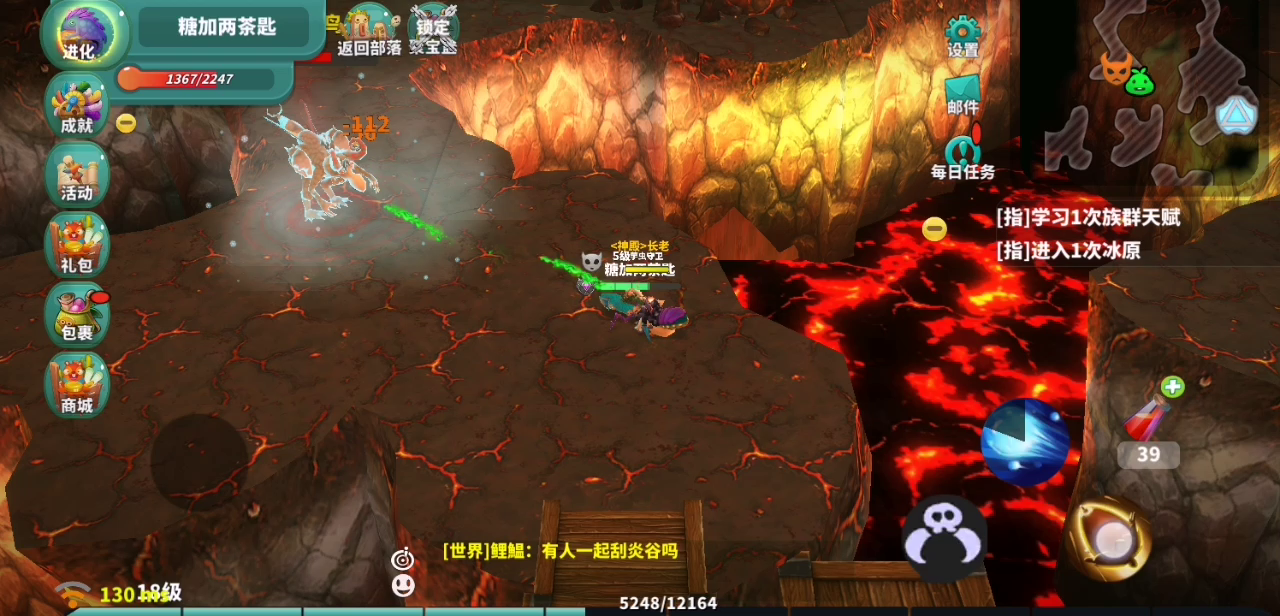Open the 礼包 gift pack menu
Image resolution: width=1280 pixels, height=616 pixels.
pos(77,245)
